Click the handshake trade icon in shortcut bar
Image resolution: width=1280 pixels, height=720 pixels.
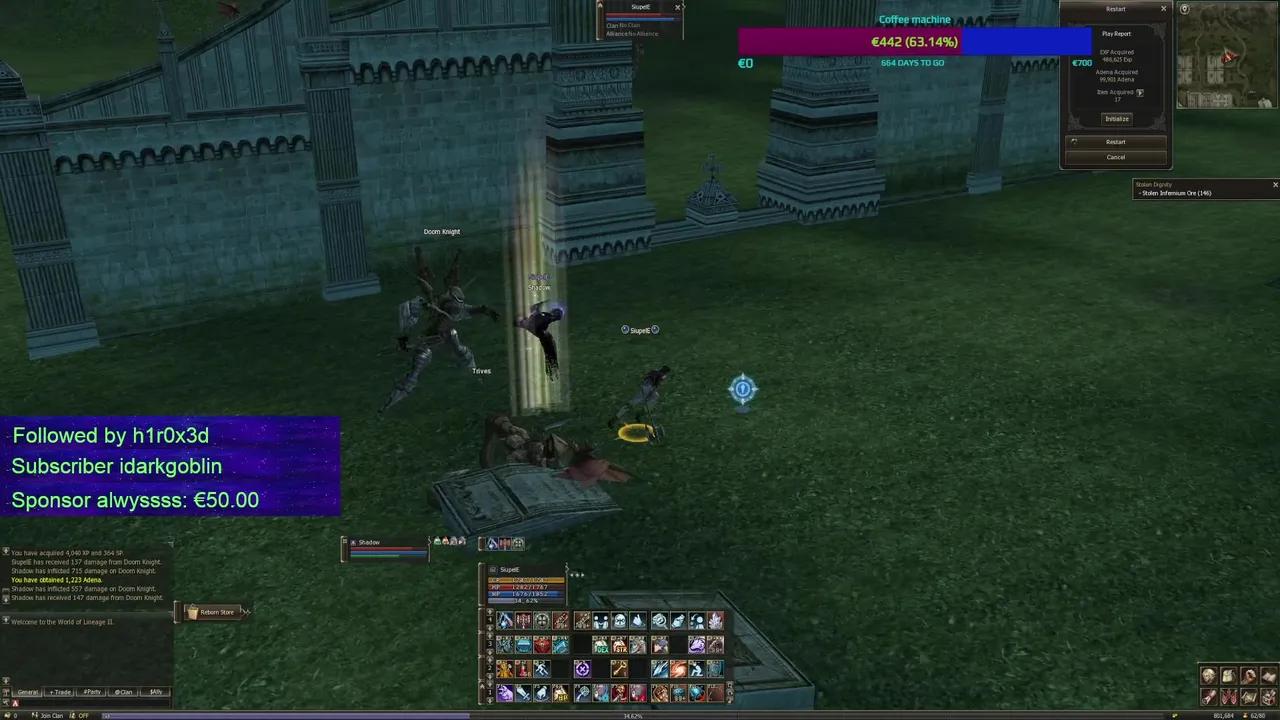601,619
